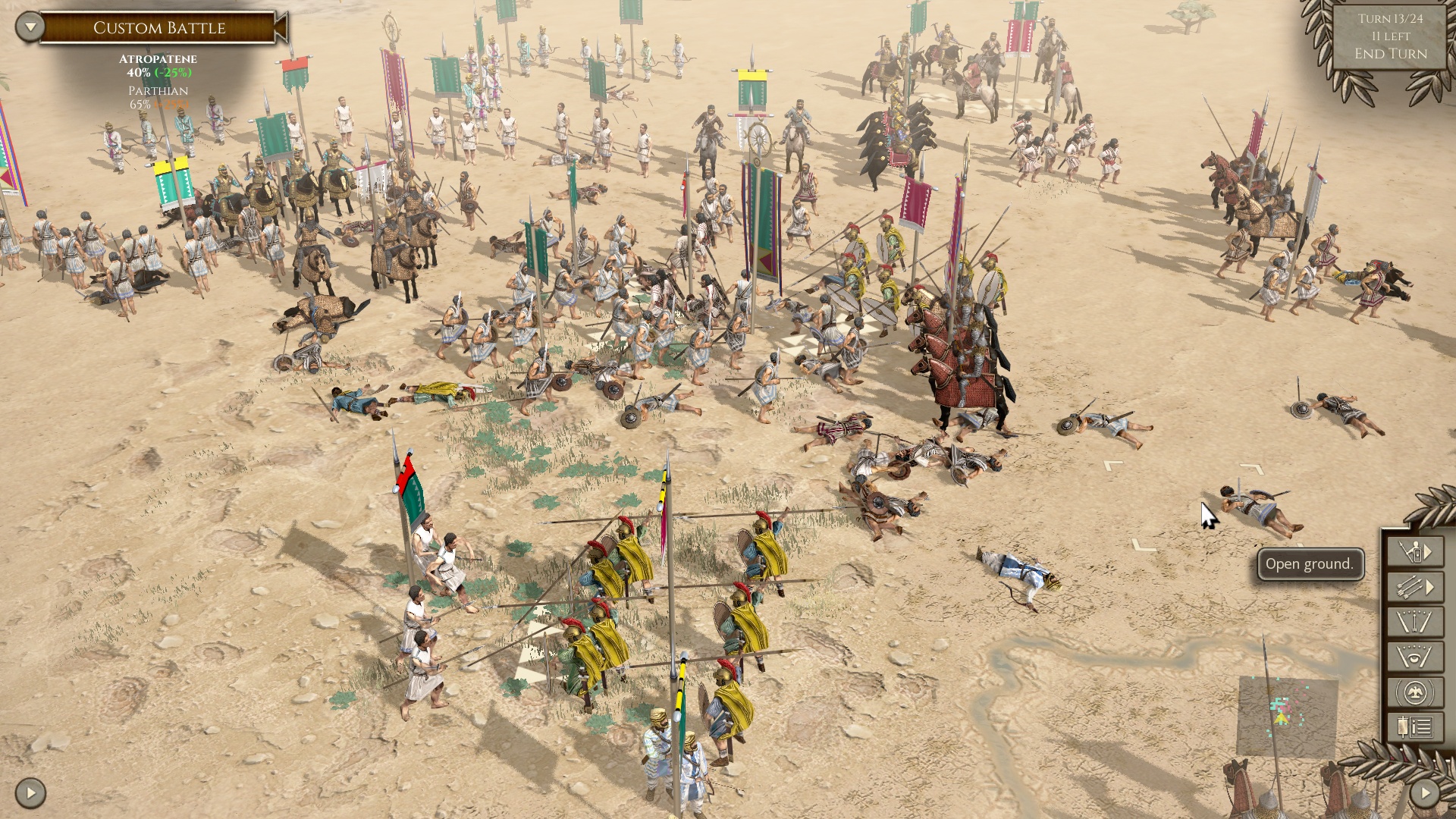The height and width of the screenshot is (819, 1456).
Task: Click the arrow overlay on the next-unit button
Action: pos(1427,550)
